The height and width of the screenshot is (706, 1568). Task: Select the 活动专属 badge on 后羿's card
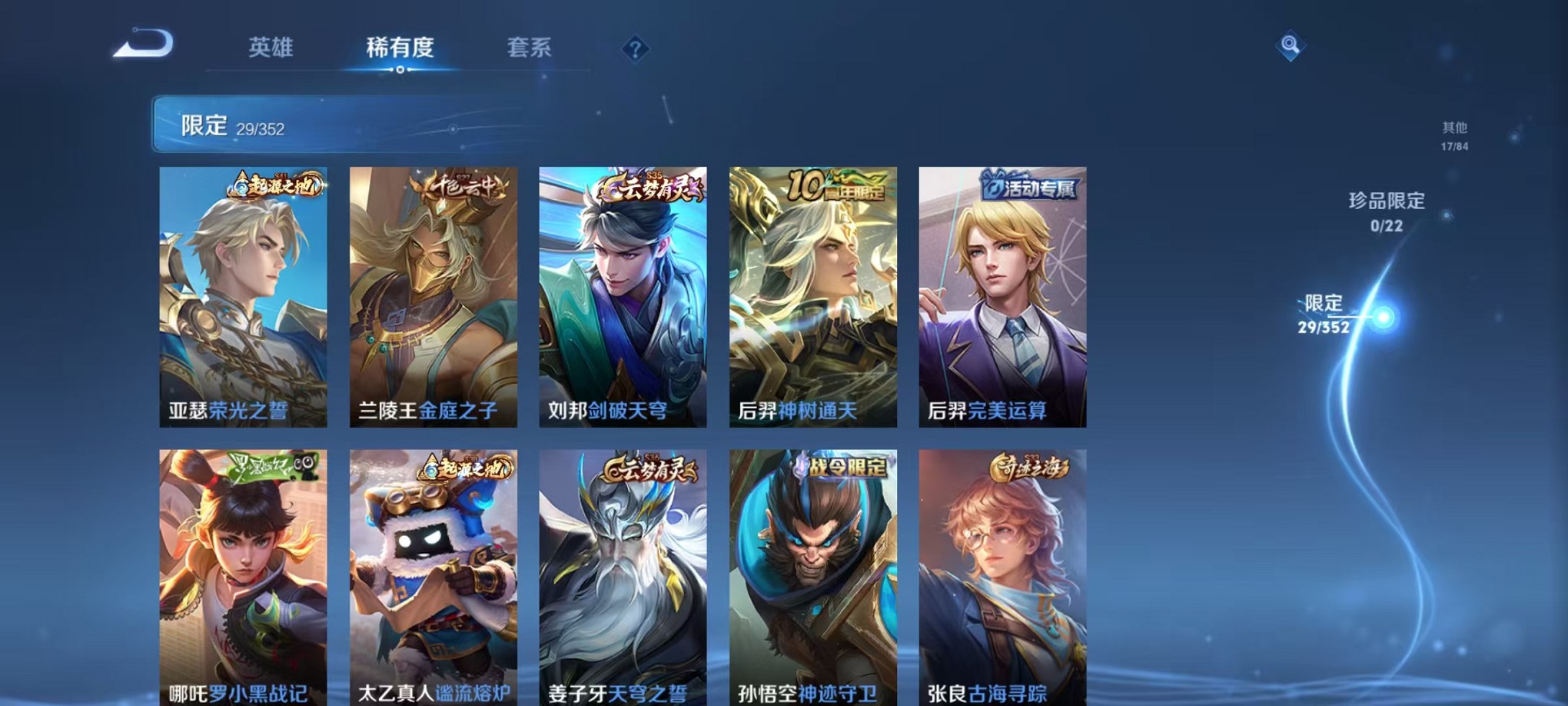pyautogui.click(x=1030, y=185)
